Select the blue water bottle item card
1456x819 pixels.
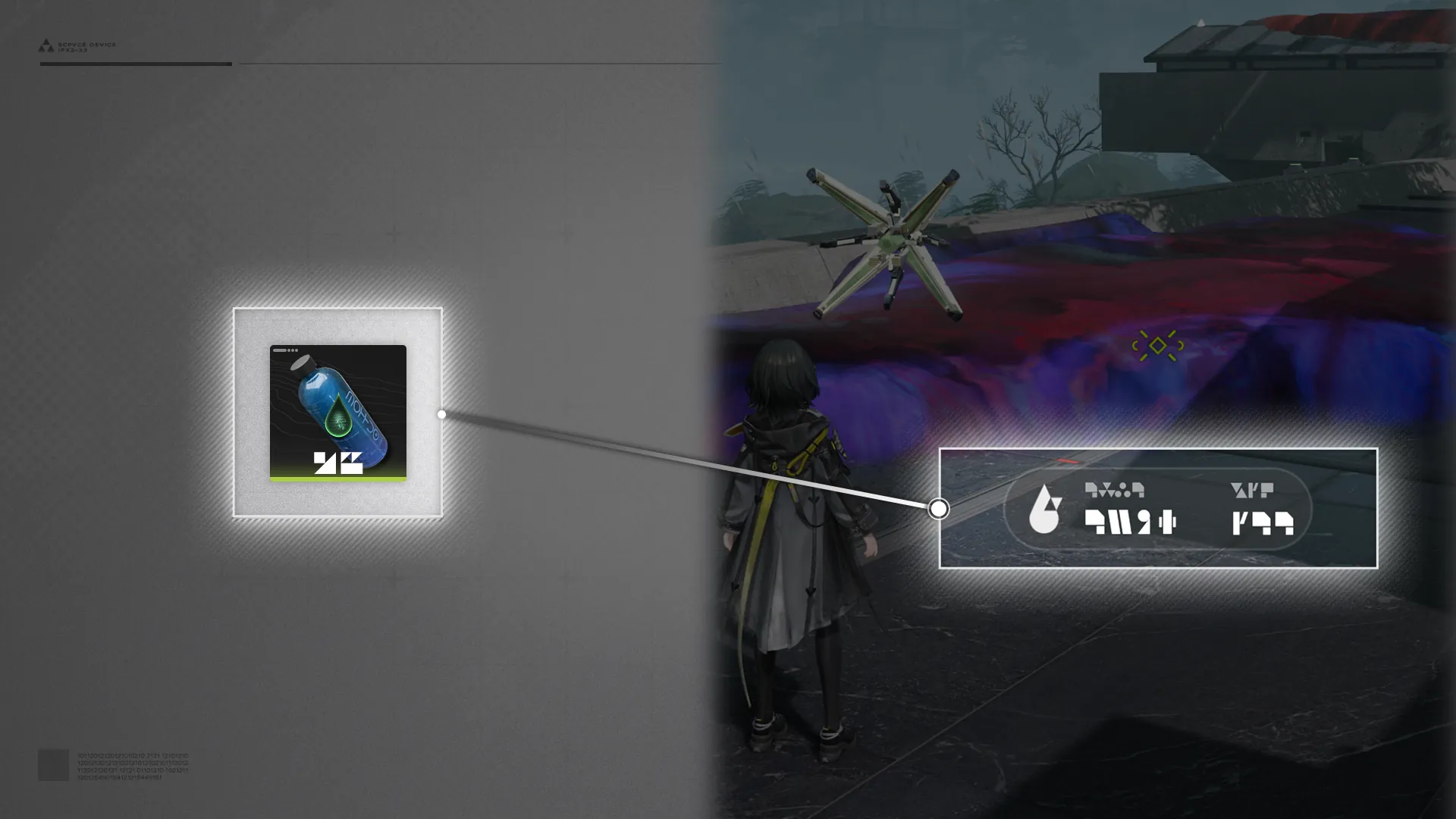coord(337,413)
